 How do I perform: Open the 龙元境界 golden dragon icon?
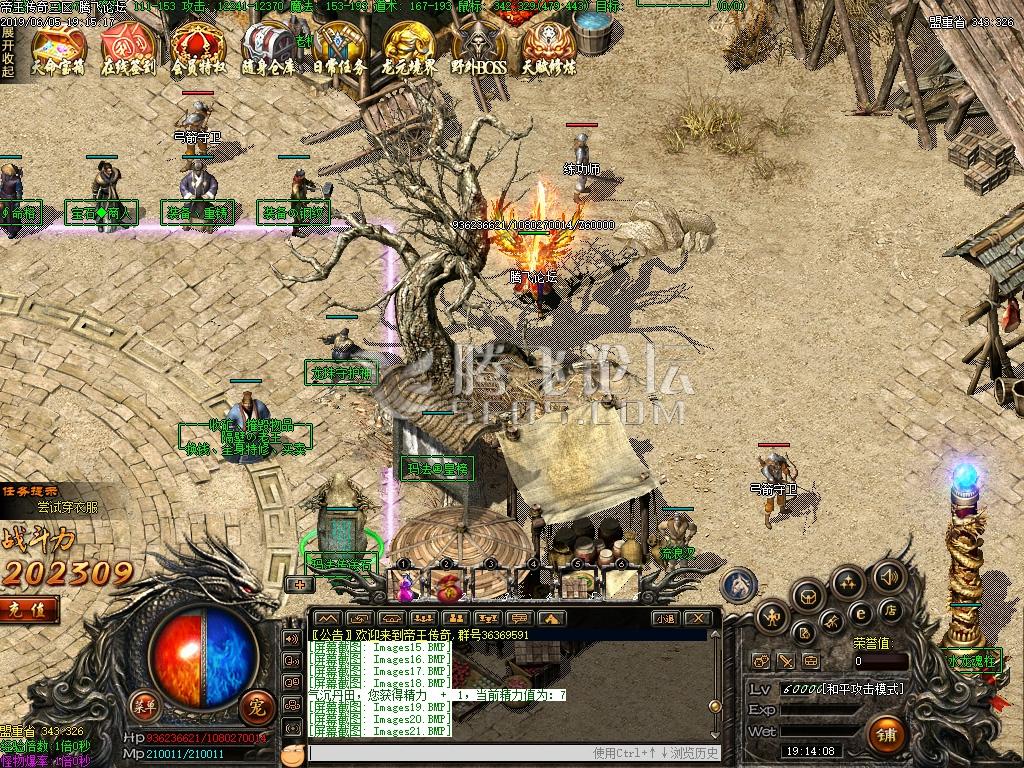(x=409, y=48)
